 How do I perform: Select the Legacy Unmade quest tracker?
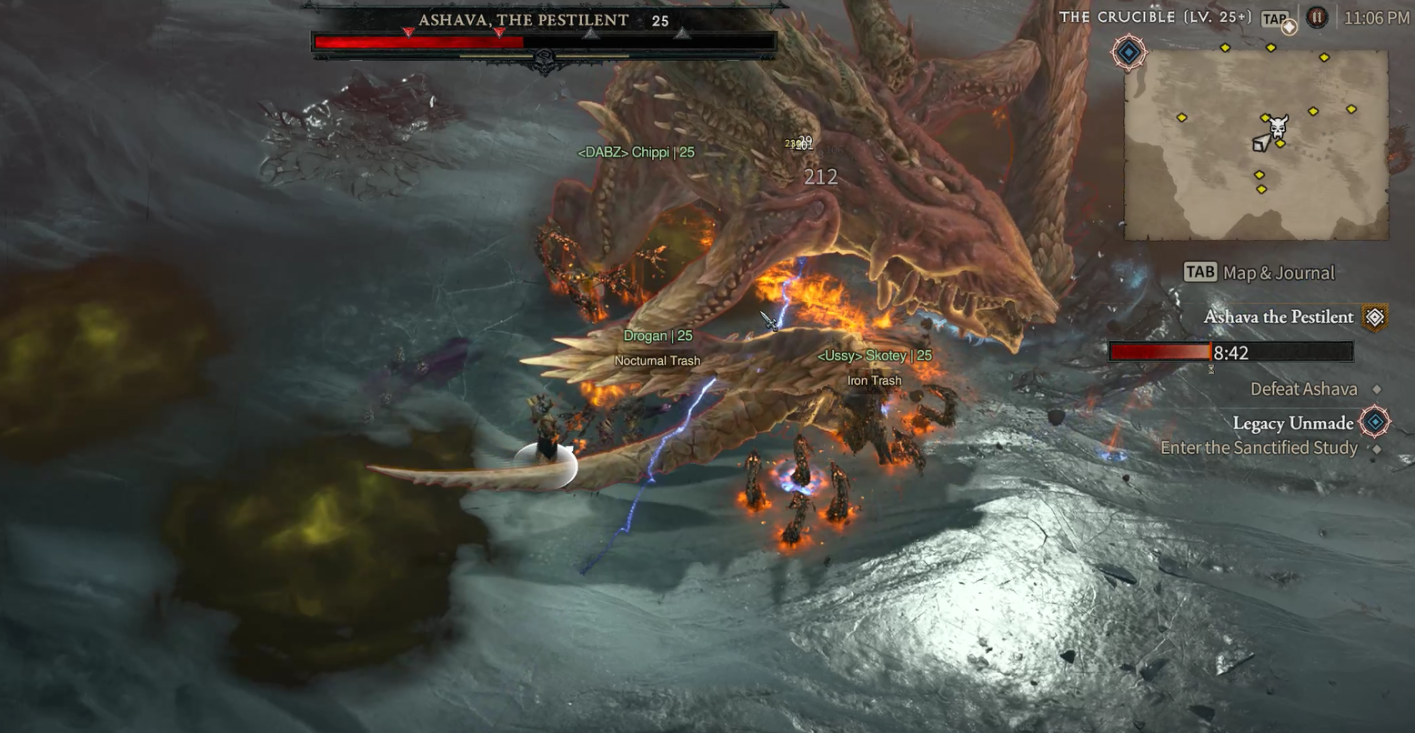click(1292, 423)
